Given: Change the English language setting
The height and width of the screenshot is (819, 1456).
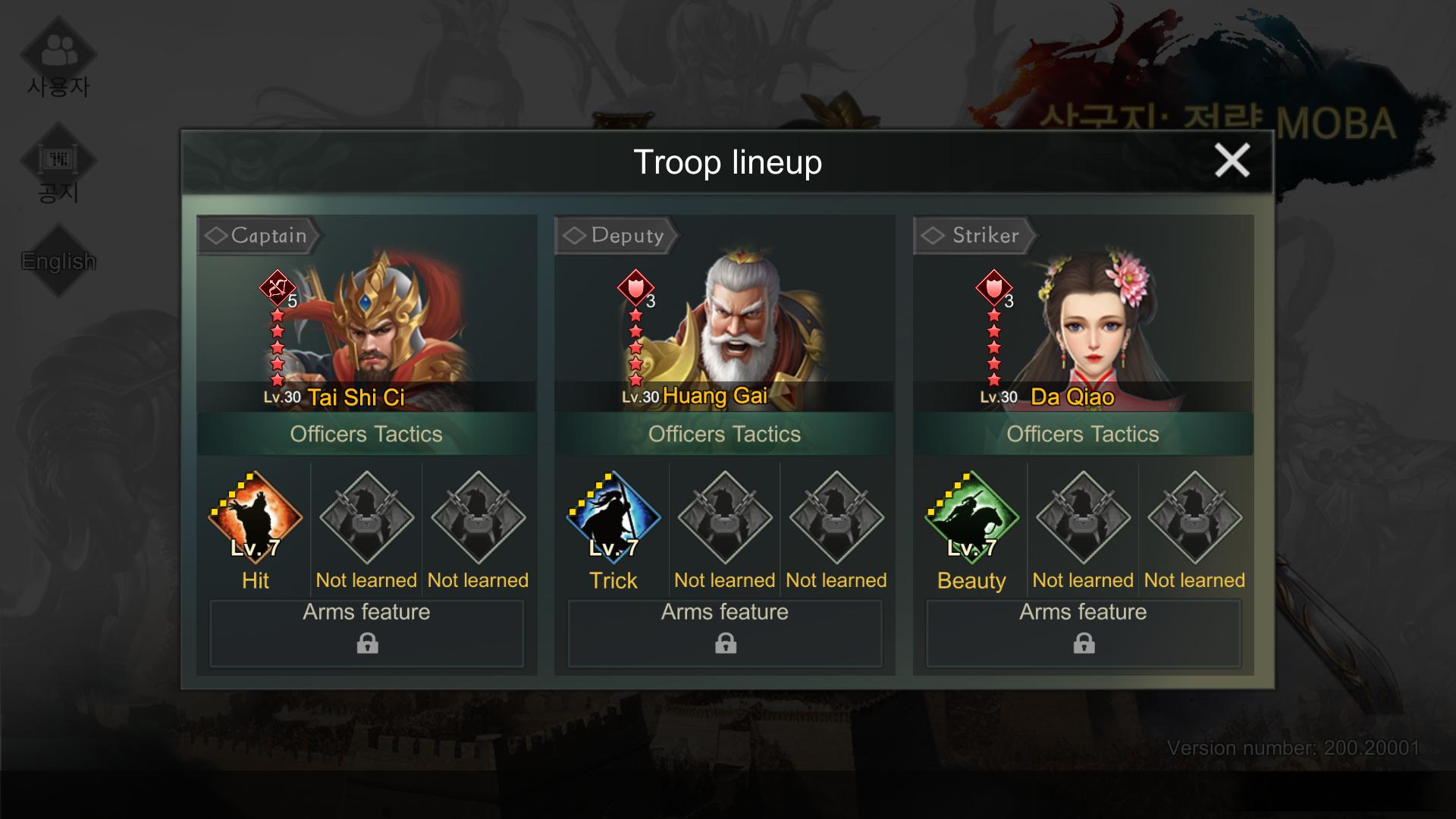Looking at the screenshot, I should click(58, 261).
